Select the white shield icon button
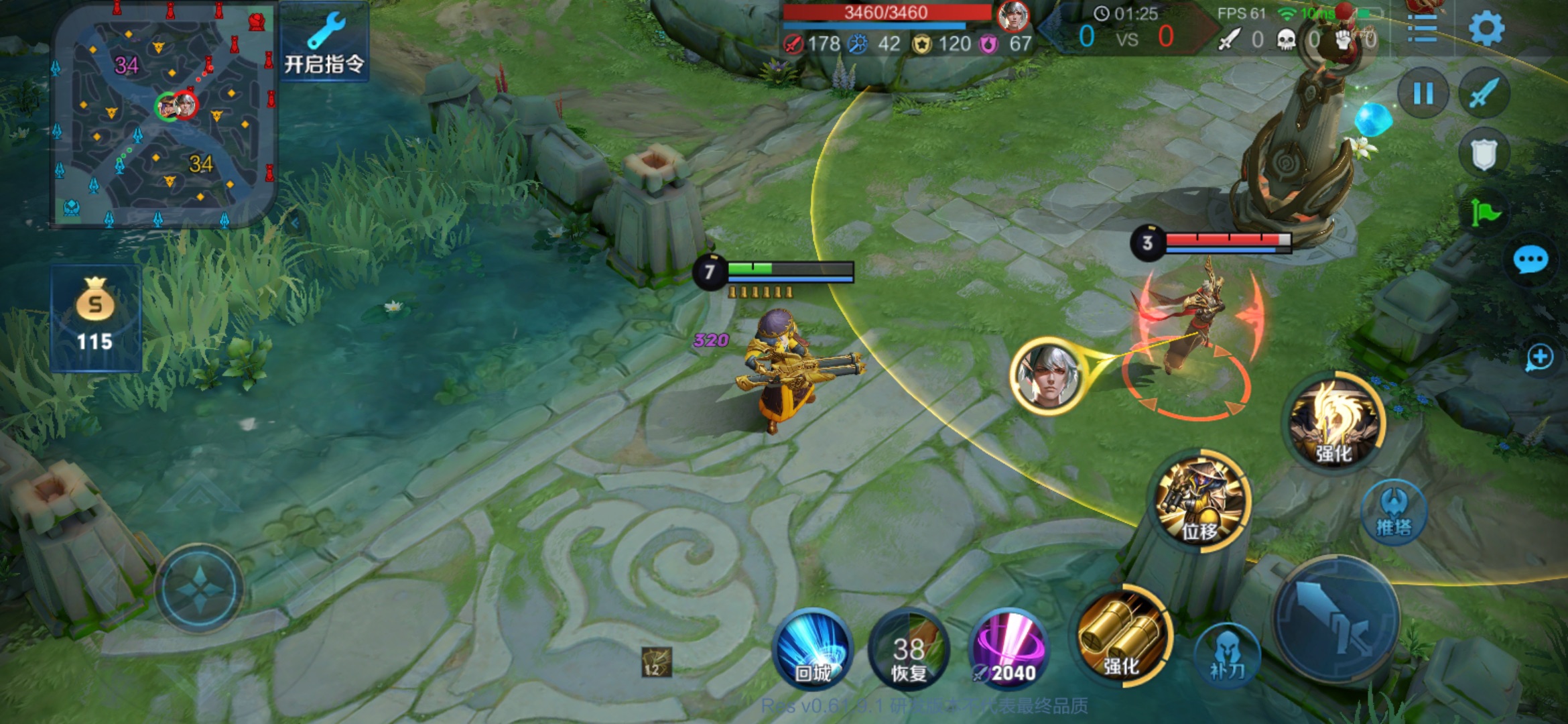Screen dimensions: 1568x724 pos(1484,154)
